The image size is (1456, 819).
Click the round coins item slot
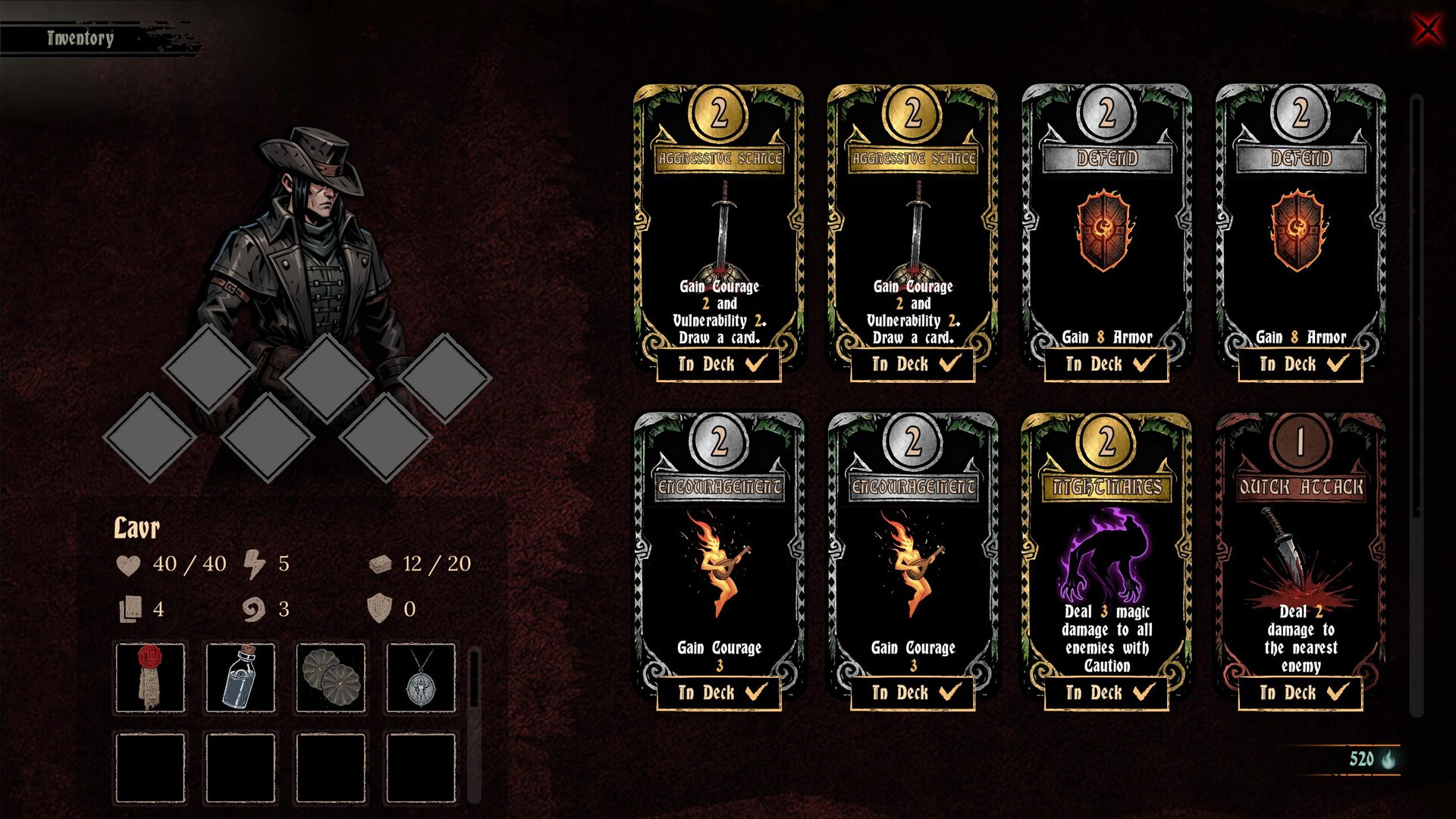331,677
